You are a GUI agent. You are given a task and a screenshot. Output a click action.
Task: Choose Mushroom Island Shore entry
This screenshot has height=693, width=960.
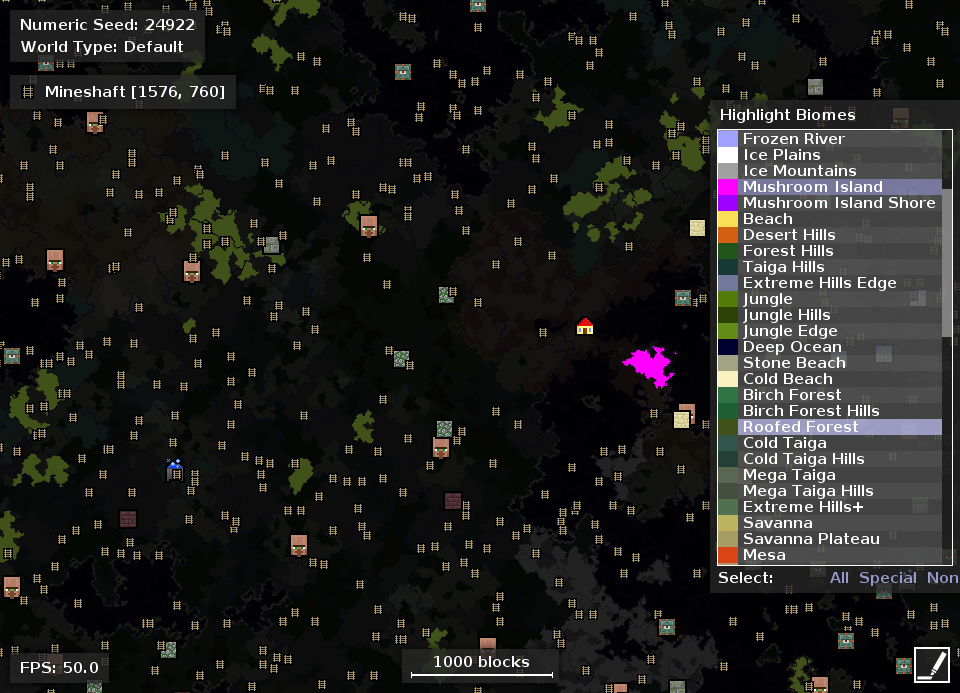click(x=839, y=203)
